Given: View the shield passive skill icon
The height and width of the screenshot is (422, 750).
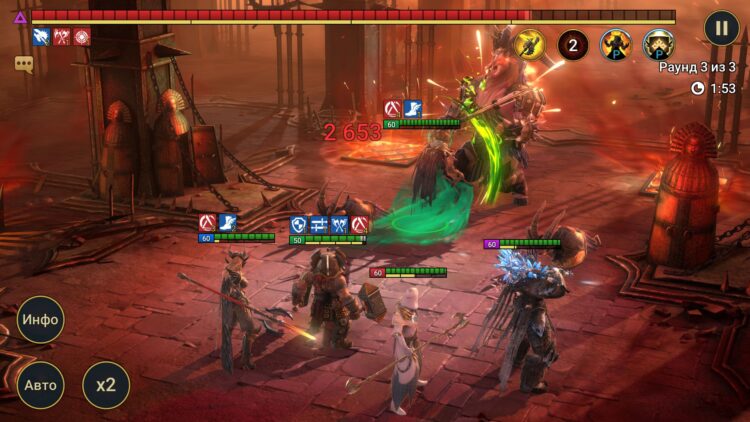Looking at the screenshot, I should [658, 44].
